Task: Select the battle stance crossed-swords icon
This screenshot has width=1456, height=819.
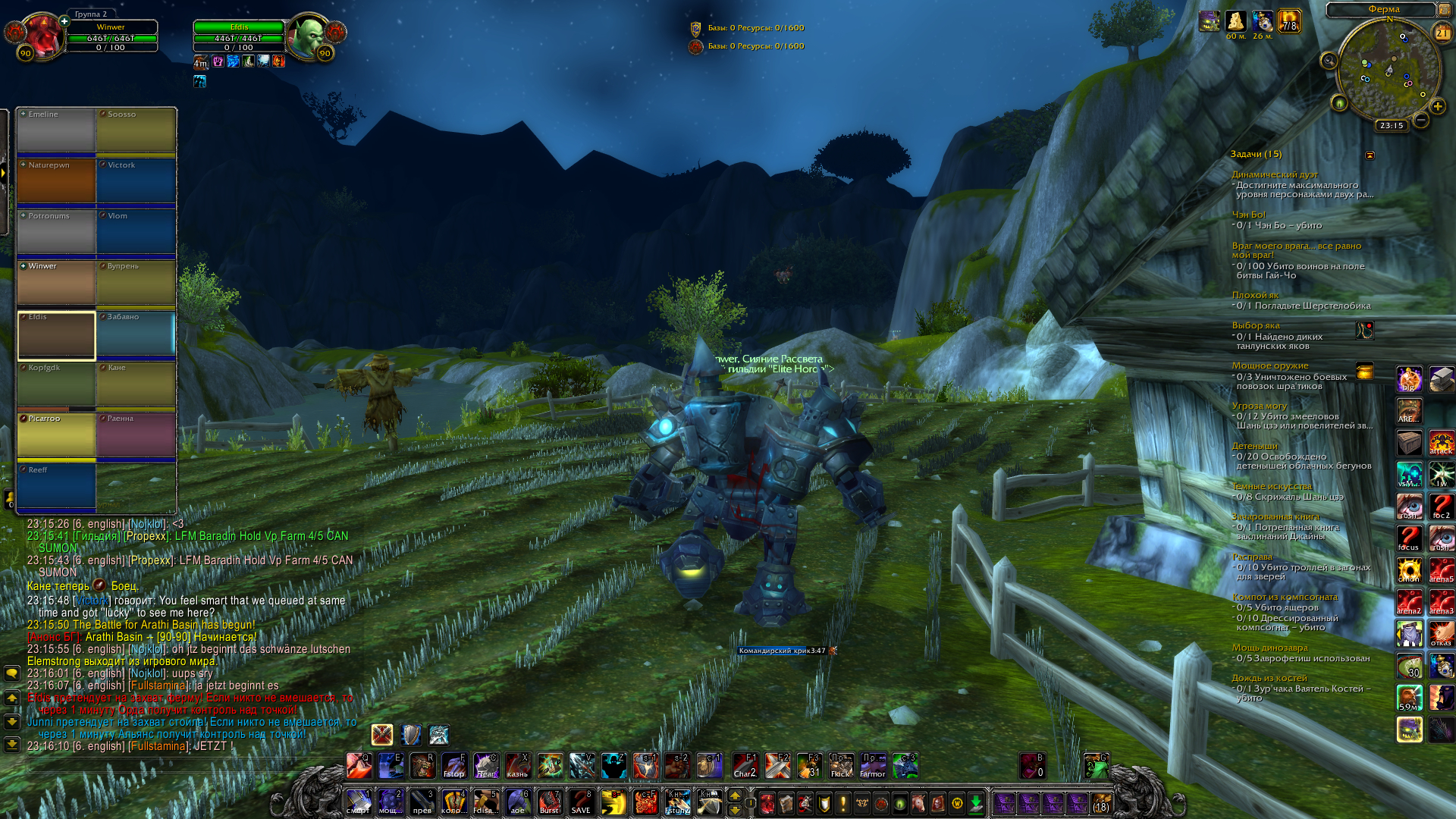Action: (382, 734)
